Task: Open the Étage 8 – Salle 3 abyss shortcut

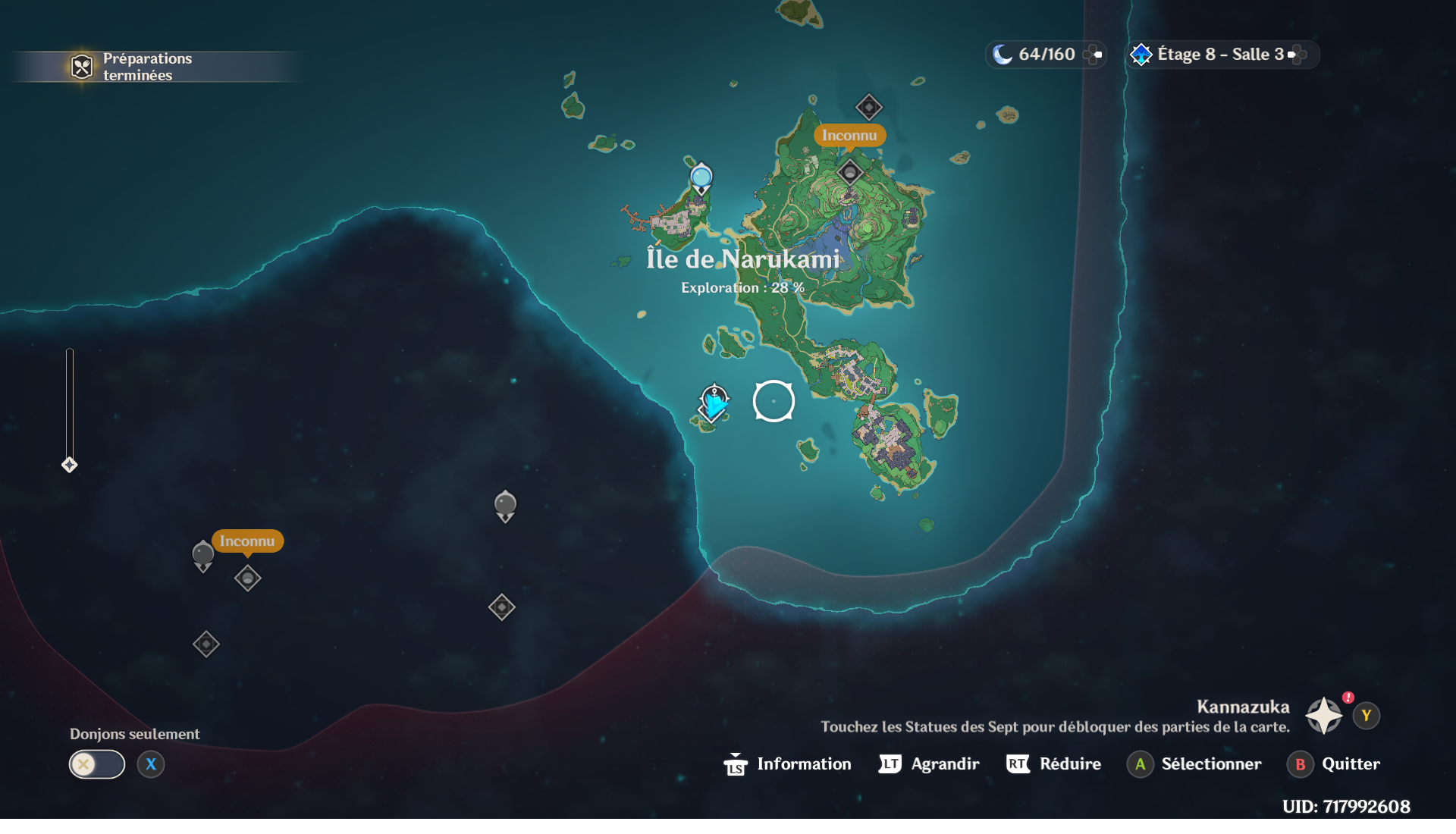Action: pos(1222,55)
